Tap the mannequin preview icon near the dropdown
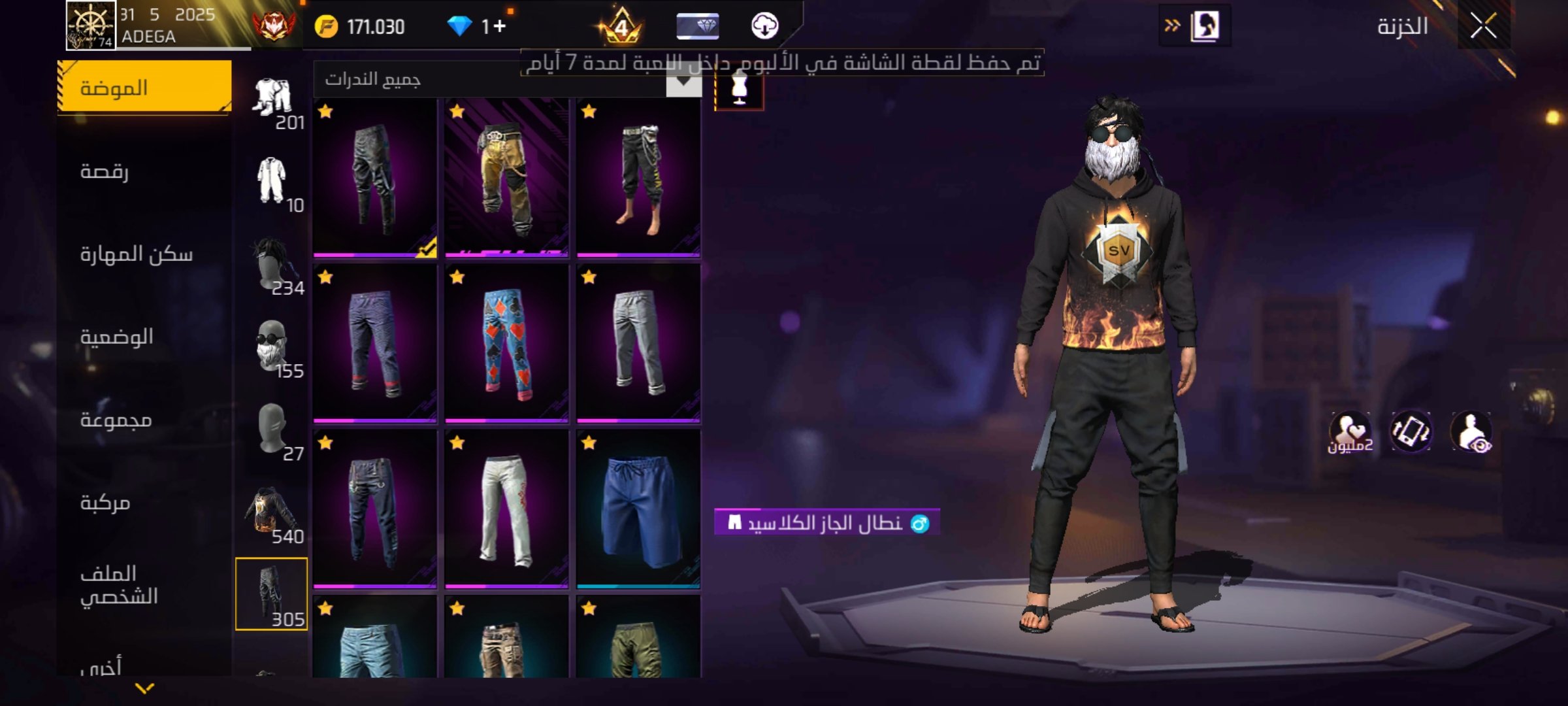Image resolution: width=1568 pixels, height=706 pixels. coord(739,92)
